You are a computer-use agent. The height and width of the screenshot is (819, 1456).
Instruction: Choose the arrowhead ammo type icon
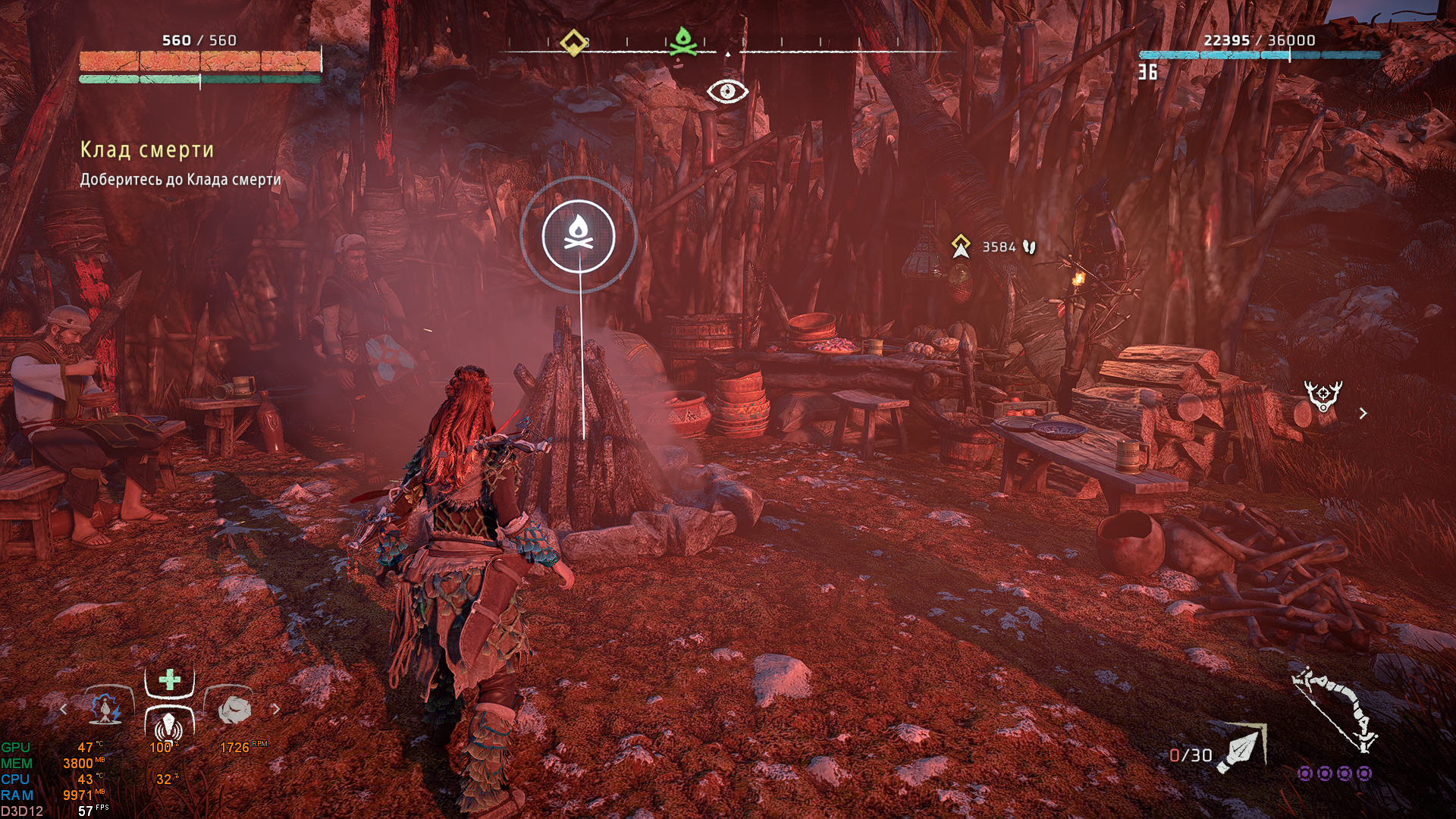pyautogui.click(x=1241, y=749)
